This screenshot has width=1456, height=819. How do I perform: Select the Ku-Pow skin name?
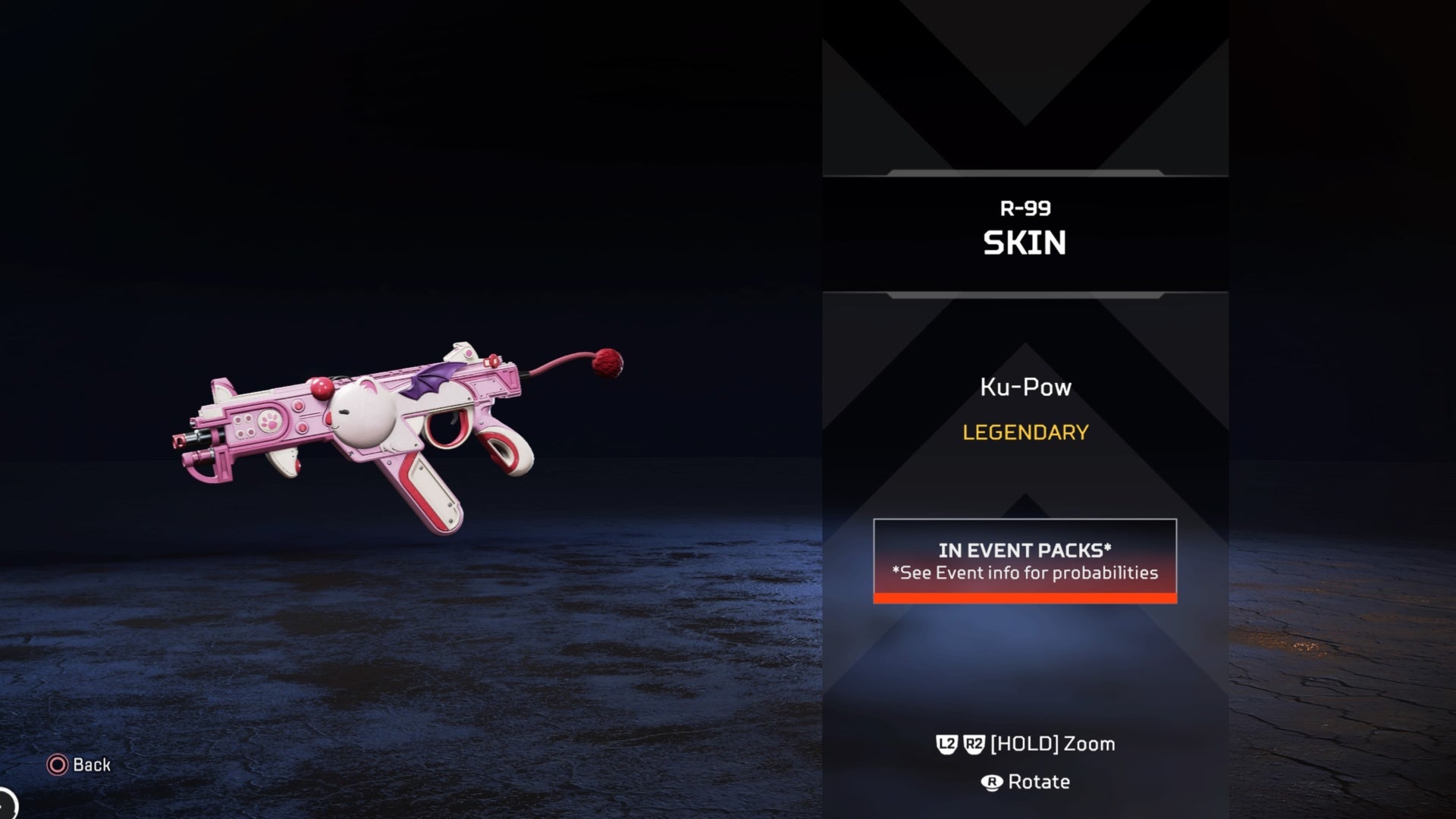pyautogui.click(x=1024, y=387)
